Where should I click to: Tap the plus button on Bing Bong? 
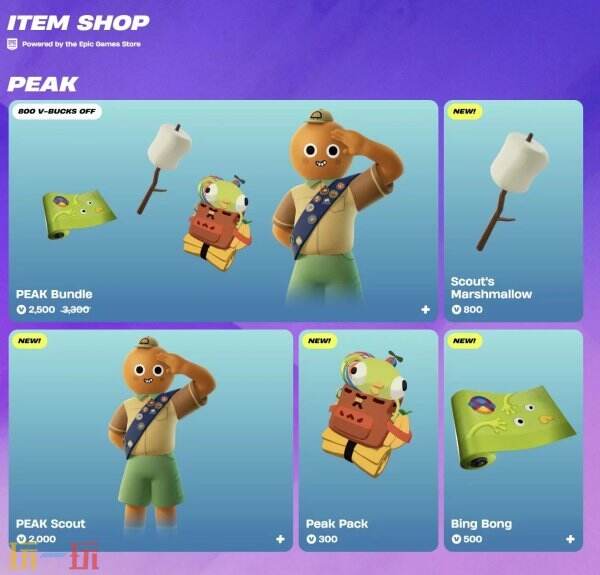(570, 540)
